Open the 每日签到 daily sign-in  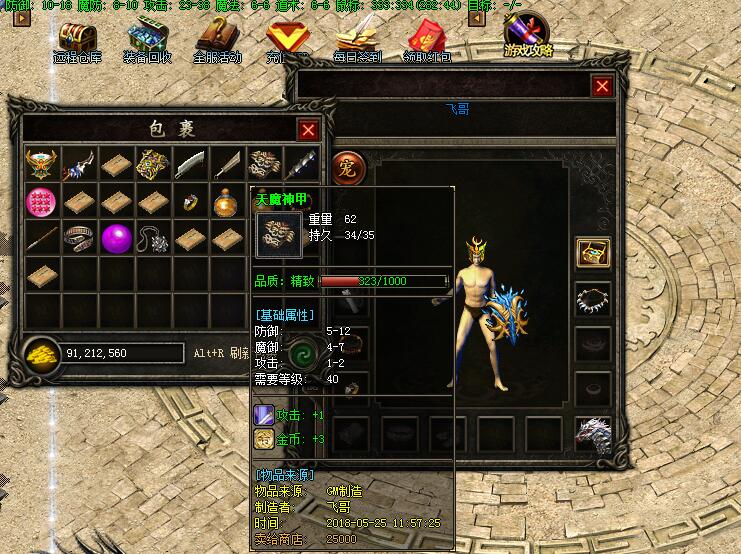click(357, 41)
